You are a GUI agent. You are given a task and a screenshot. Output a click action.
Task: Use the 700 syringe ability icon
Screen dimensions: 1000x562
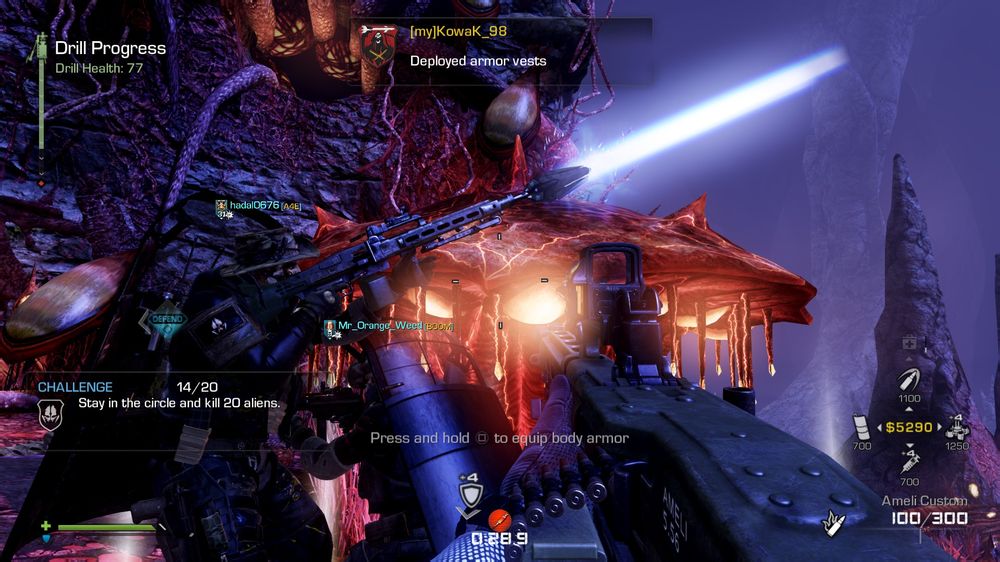coord(909,462)
